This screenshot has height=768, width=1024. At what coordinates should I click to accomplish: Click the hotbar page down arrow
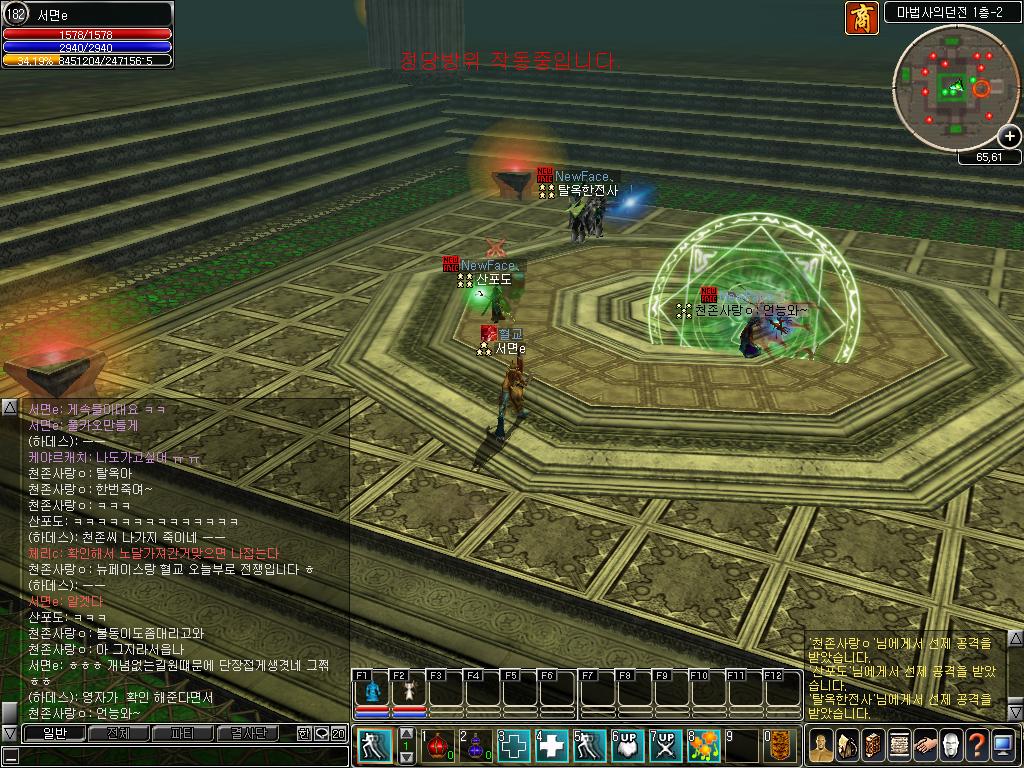click(406, 757)
